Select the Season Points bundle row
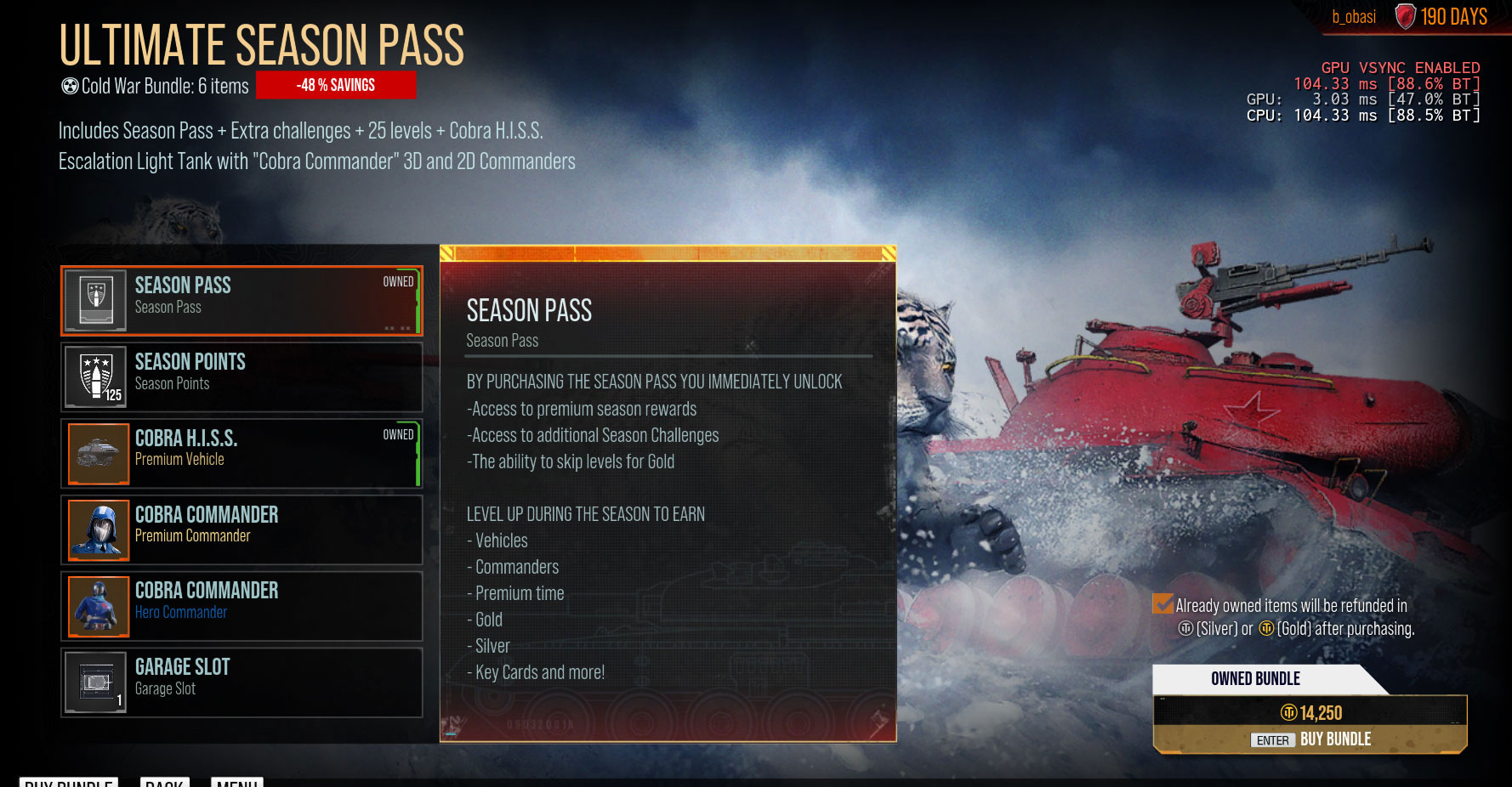The image size is (1512, 787). click(x=242, y=377)
